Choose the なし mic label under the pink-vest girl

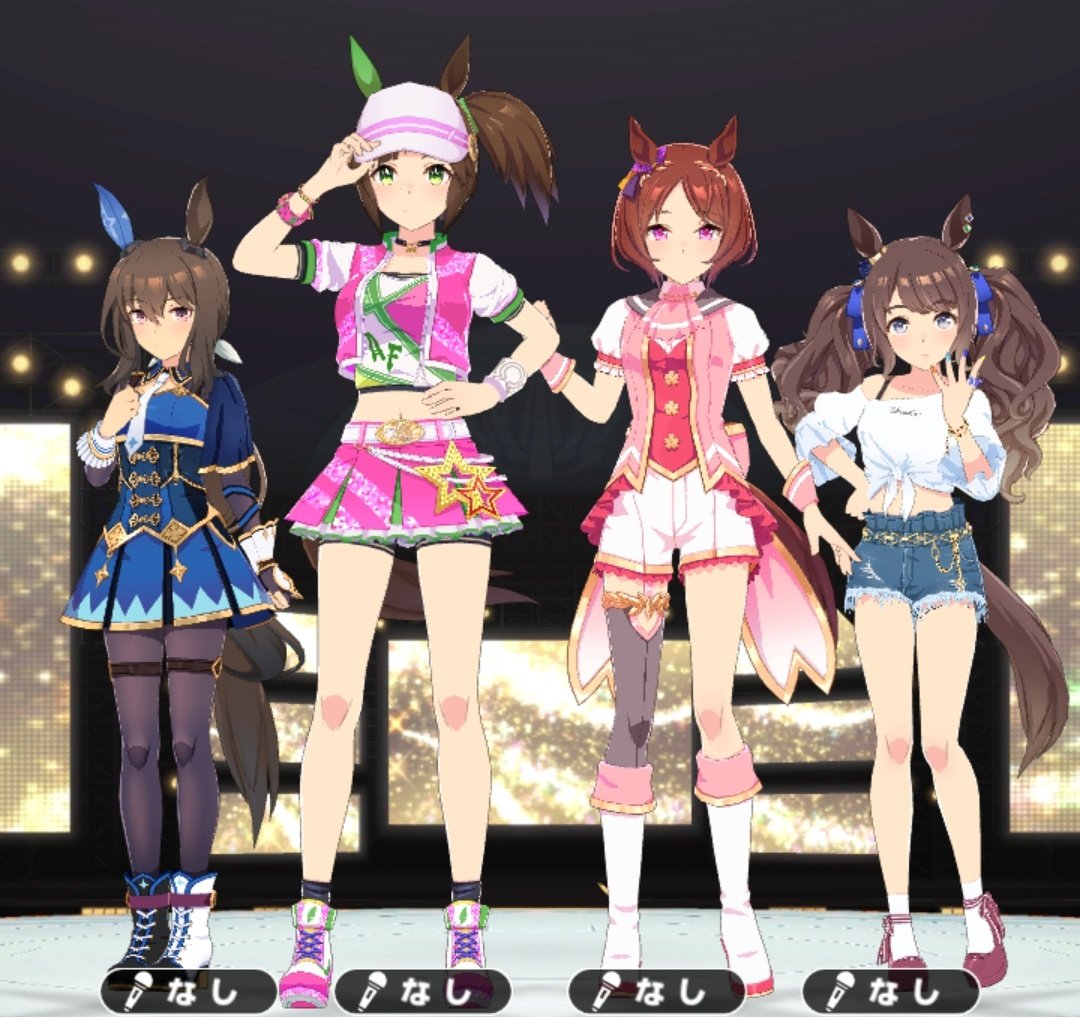click(656, 991)
